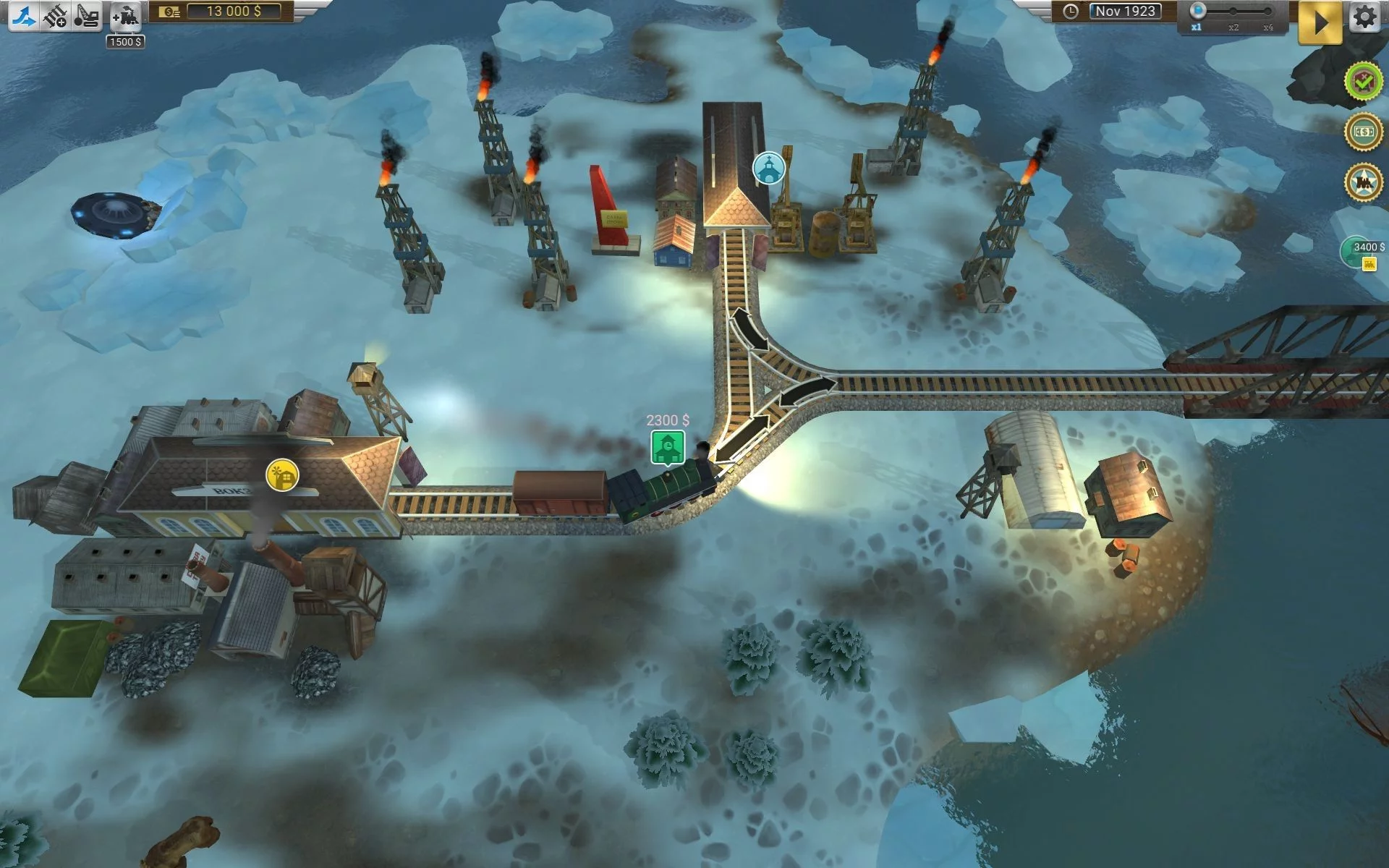Select the blue track switch arrows tool

pos(23,16)
